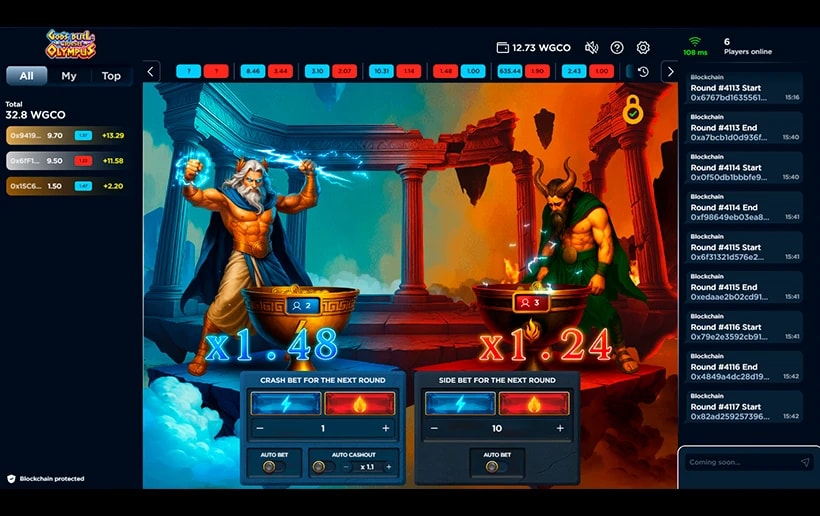
Task: Switch to the My bets tab
Action: click(68, 76)
